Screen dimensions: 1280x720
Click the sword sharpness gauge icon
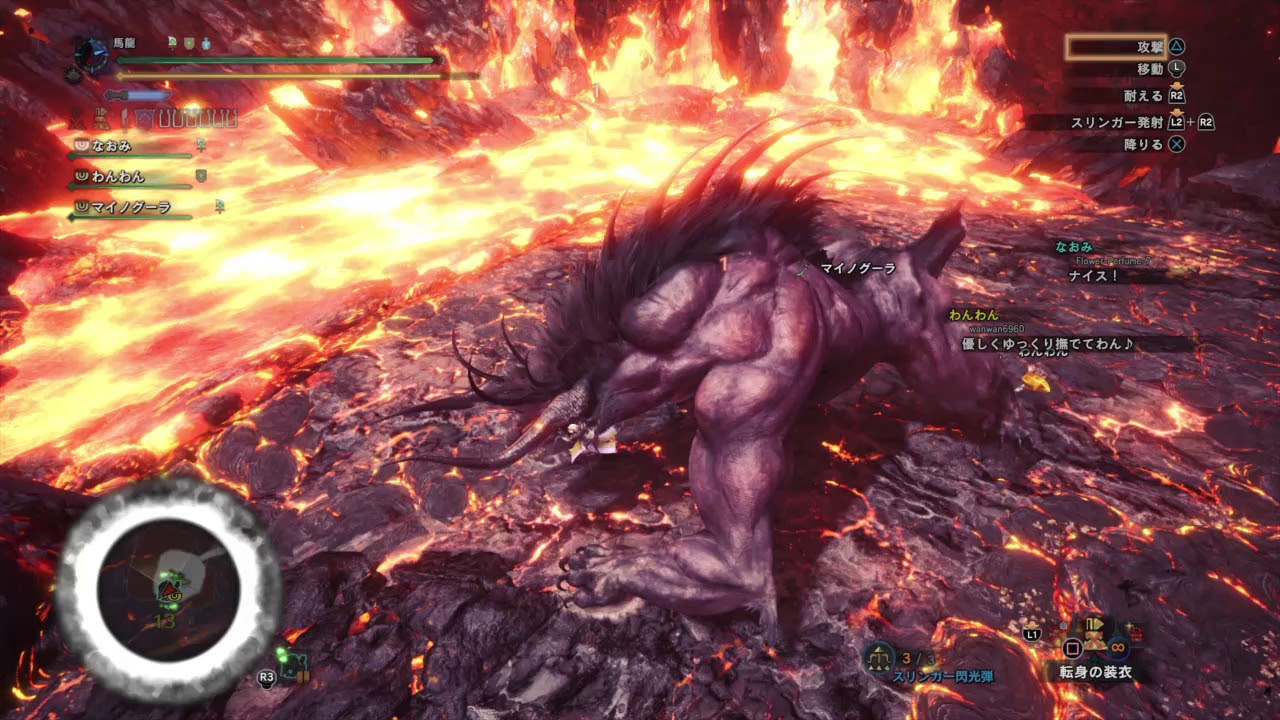[137, 95]
